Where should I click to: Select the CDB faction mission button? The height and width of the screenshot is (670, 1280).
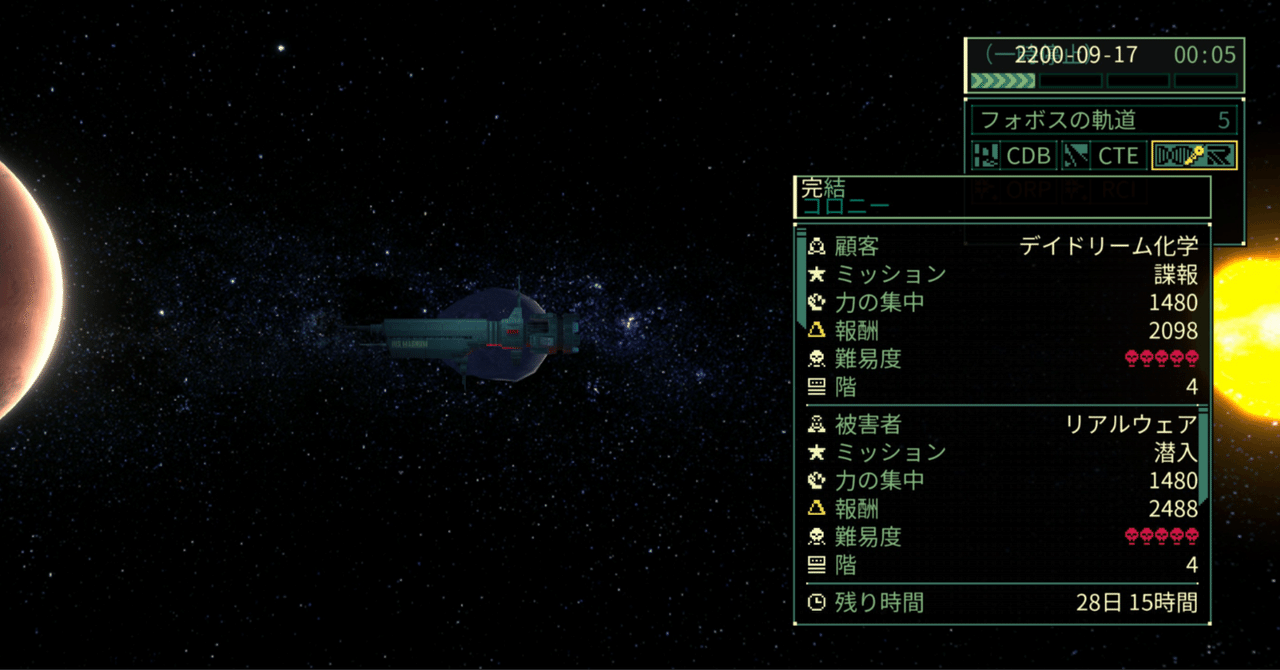tap(1014, 155)
